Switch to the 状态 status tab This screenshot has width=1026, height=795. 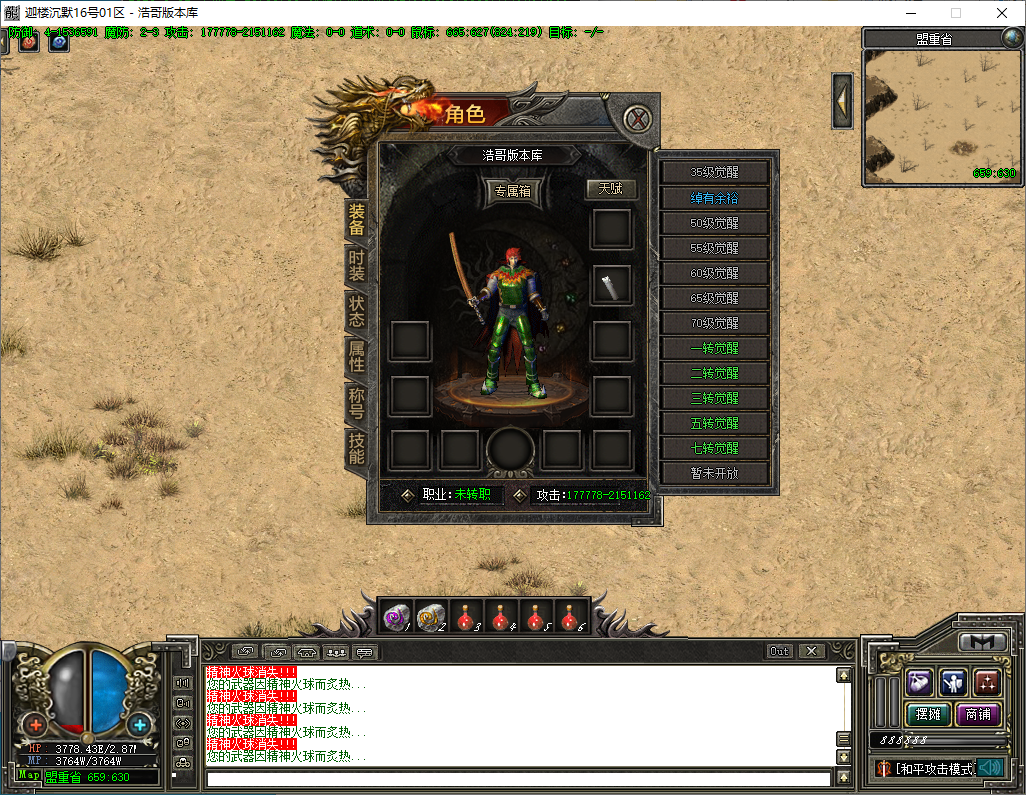356,311
